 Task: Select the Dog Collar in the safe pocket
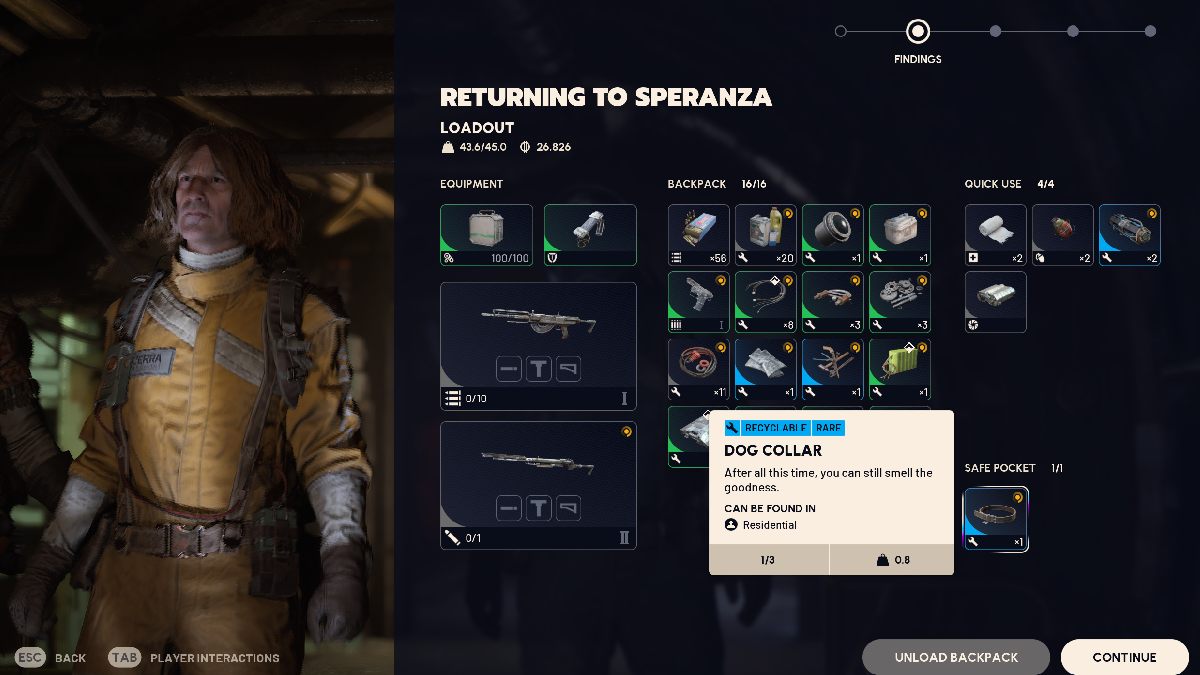[995, 519]
